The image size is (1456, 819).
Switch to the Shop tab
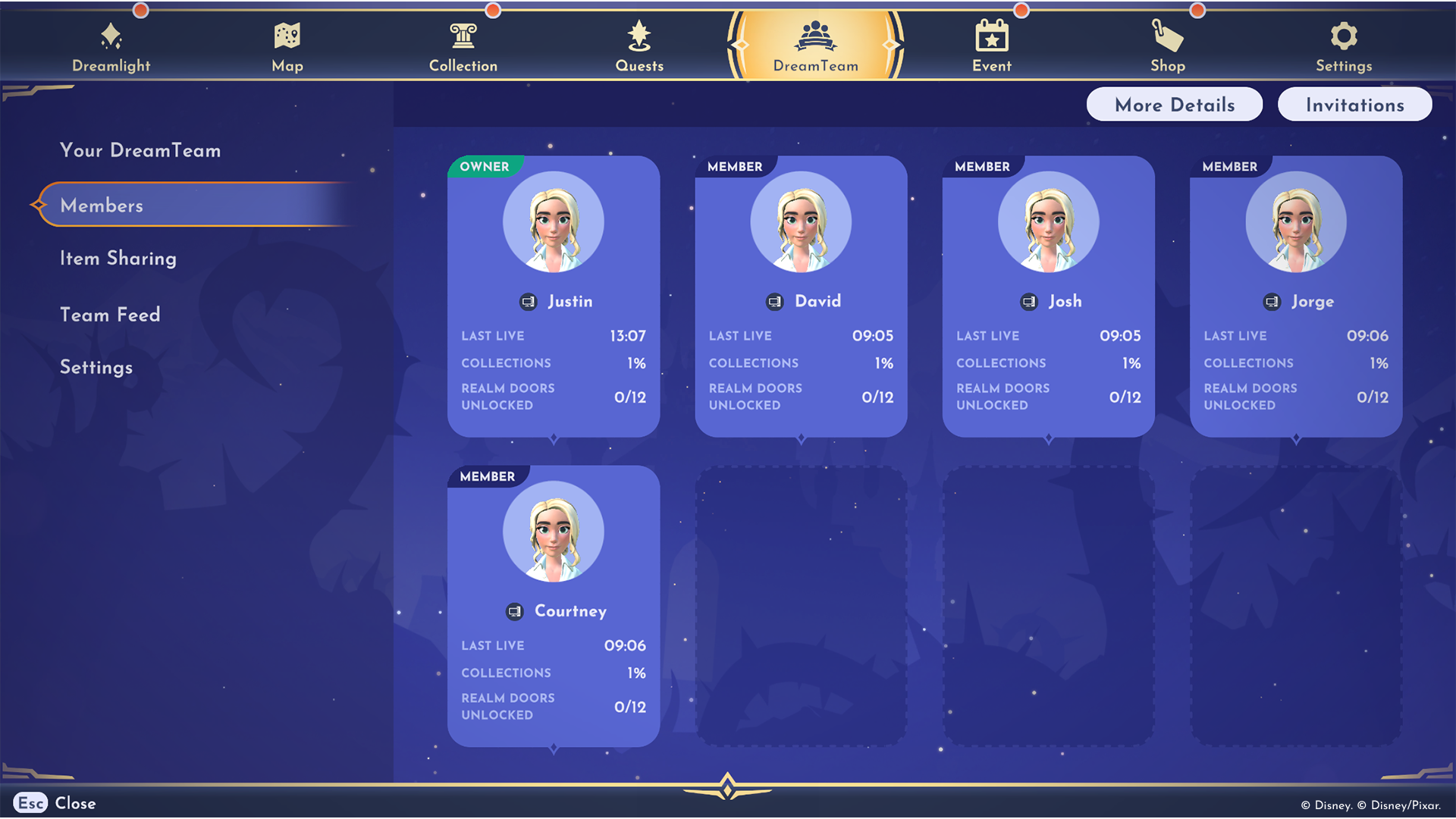(x=1168, y=45)
